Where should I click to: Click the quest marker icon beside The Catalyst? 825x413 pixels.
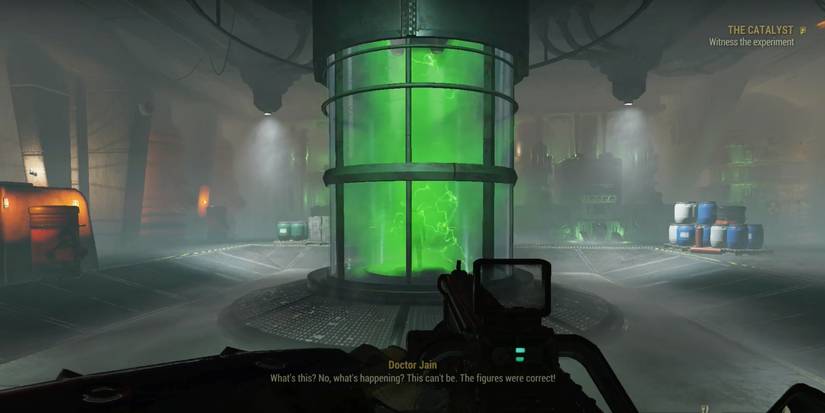click(803, 30)
